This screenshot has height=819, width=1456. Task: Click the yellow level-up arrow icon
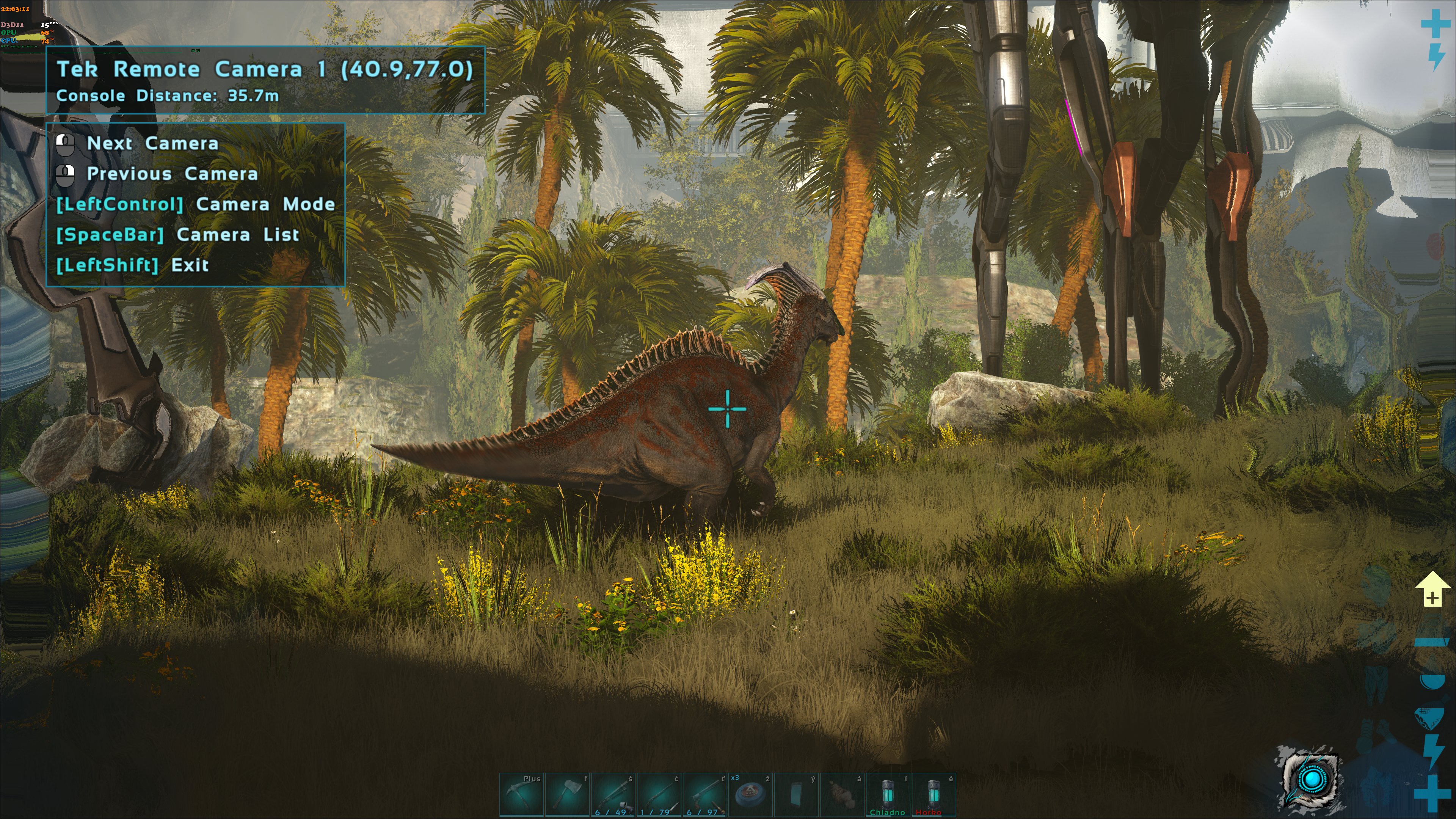click(1431, 589)
